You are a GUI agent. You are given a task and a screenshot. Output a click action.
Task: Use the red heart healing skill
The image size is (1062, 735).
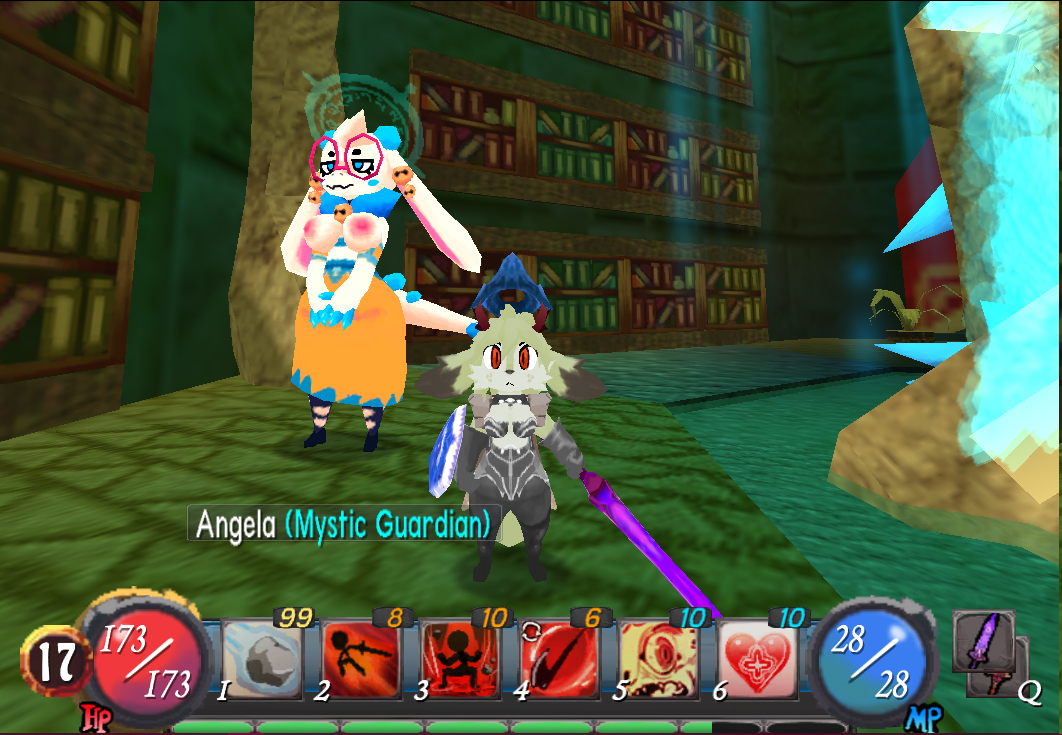[757, 660]
